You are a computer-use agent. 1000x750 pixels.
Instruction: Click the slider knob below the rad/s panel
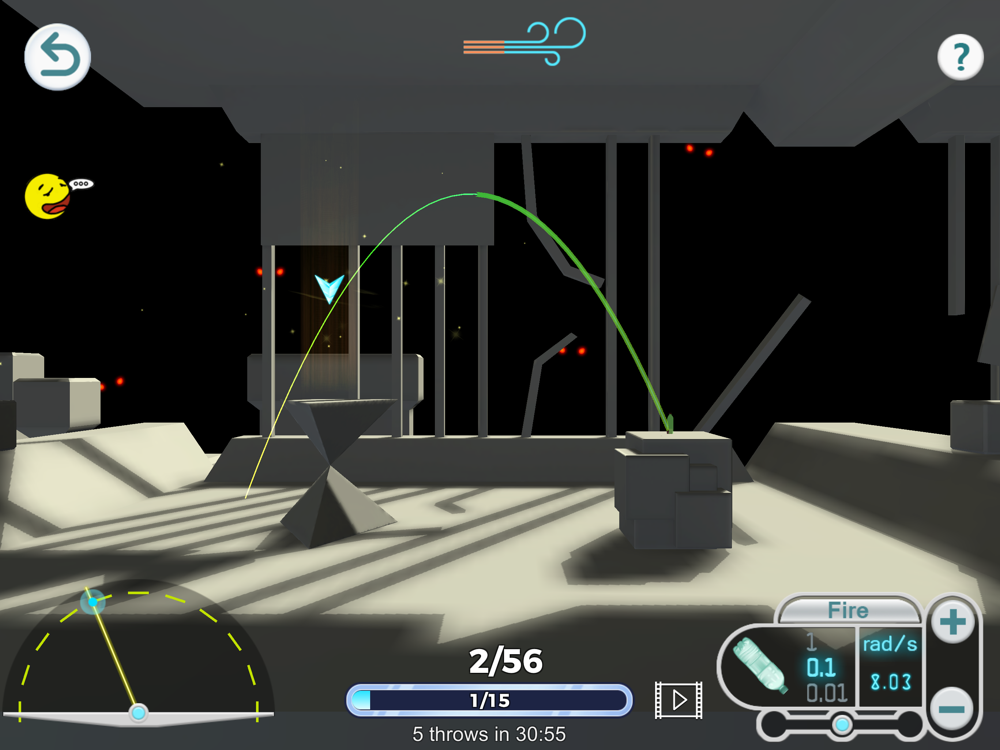coord(843,724)
